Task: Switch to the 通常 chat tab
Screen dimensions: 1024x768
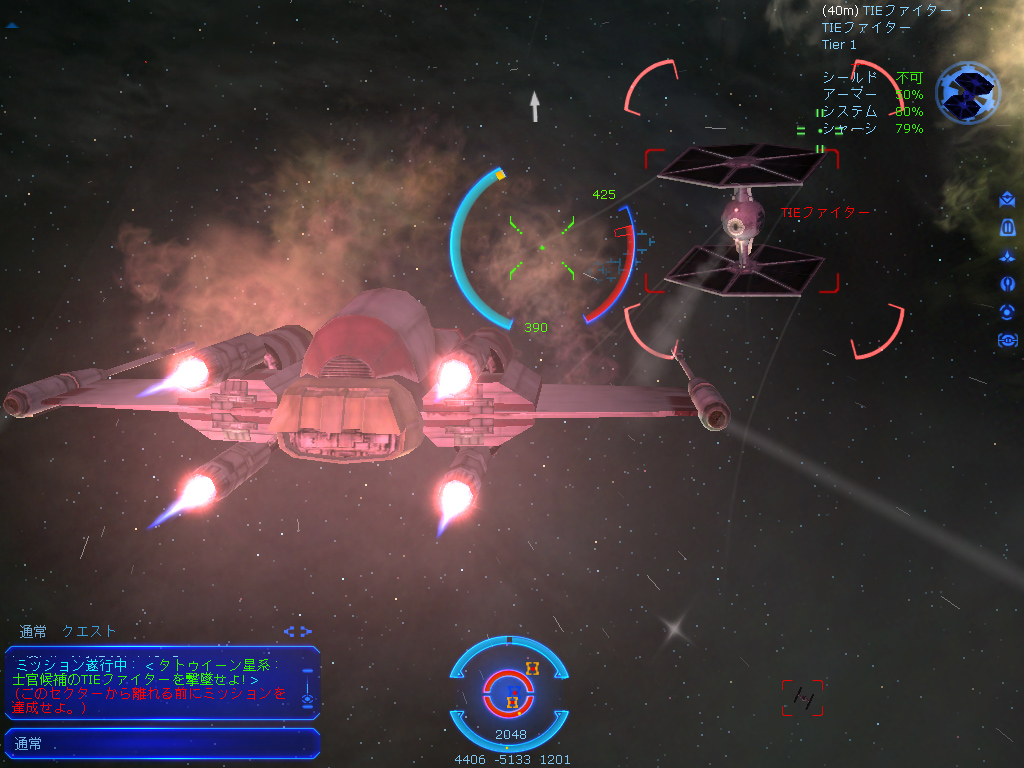Action: [x=33, y=631]
